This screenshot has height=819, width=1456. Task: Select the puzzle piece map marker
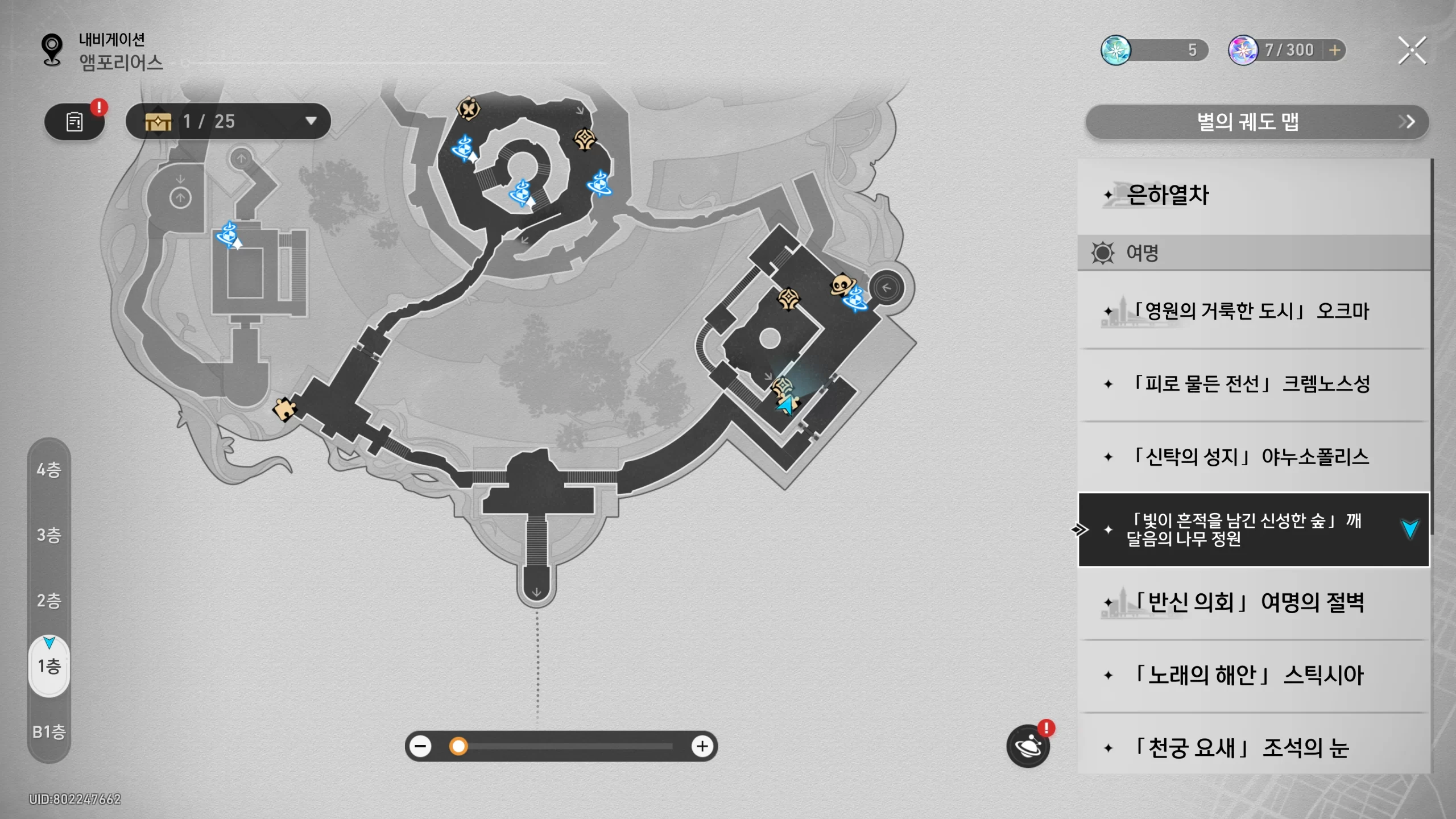284,408
